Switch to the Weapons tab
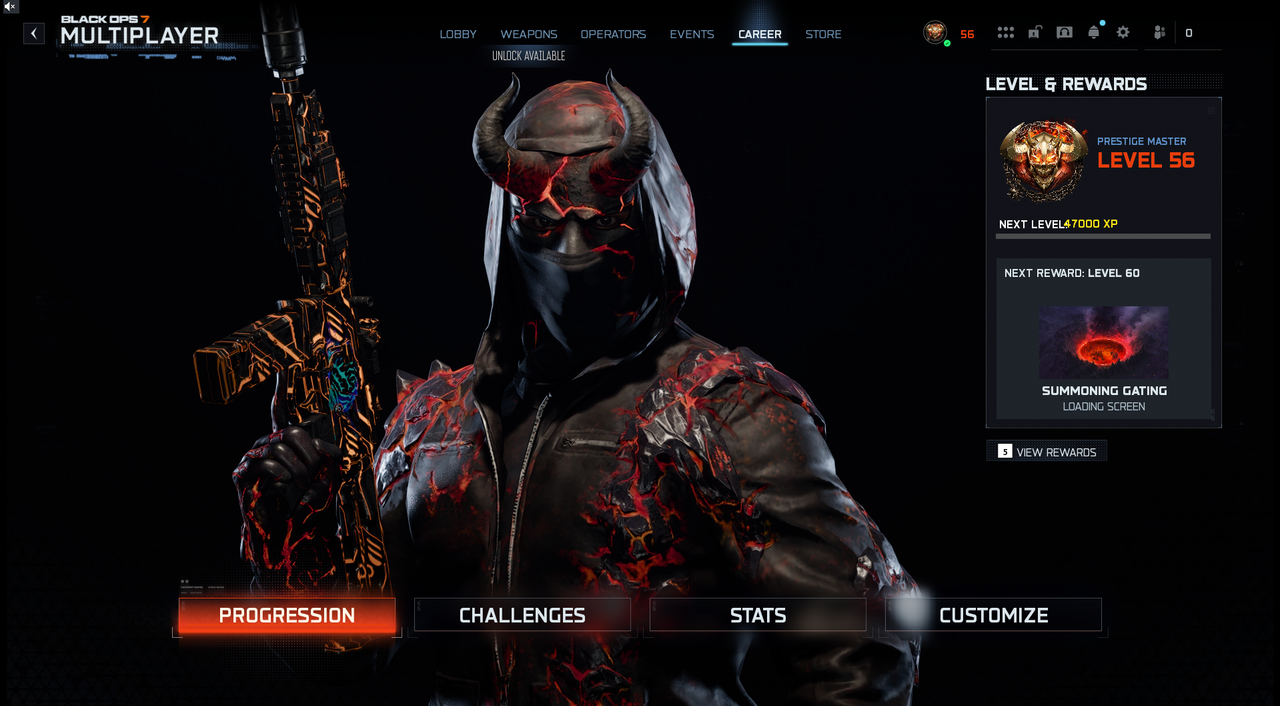 pyautogui.click(x=529, y=34)
